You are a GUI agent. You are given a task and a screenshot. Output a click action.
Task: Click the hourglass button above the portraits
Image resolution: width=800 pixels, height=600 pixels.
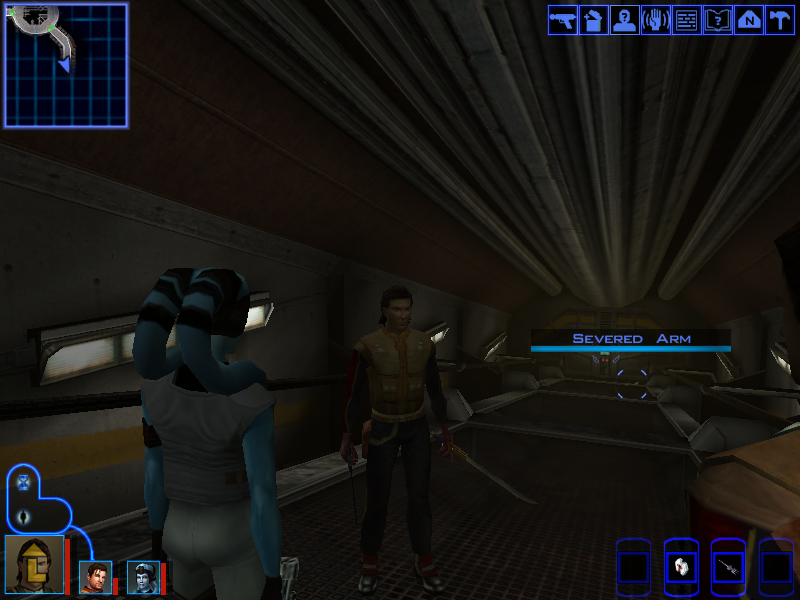pos(24,483)
